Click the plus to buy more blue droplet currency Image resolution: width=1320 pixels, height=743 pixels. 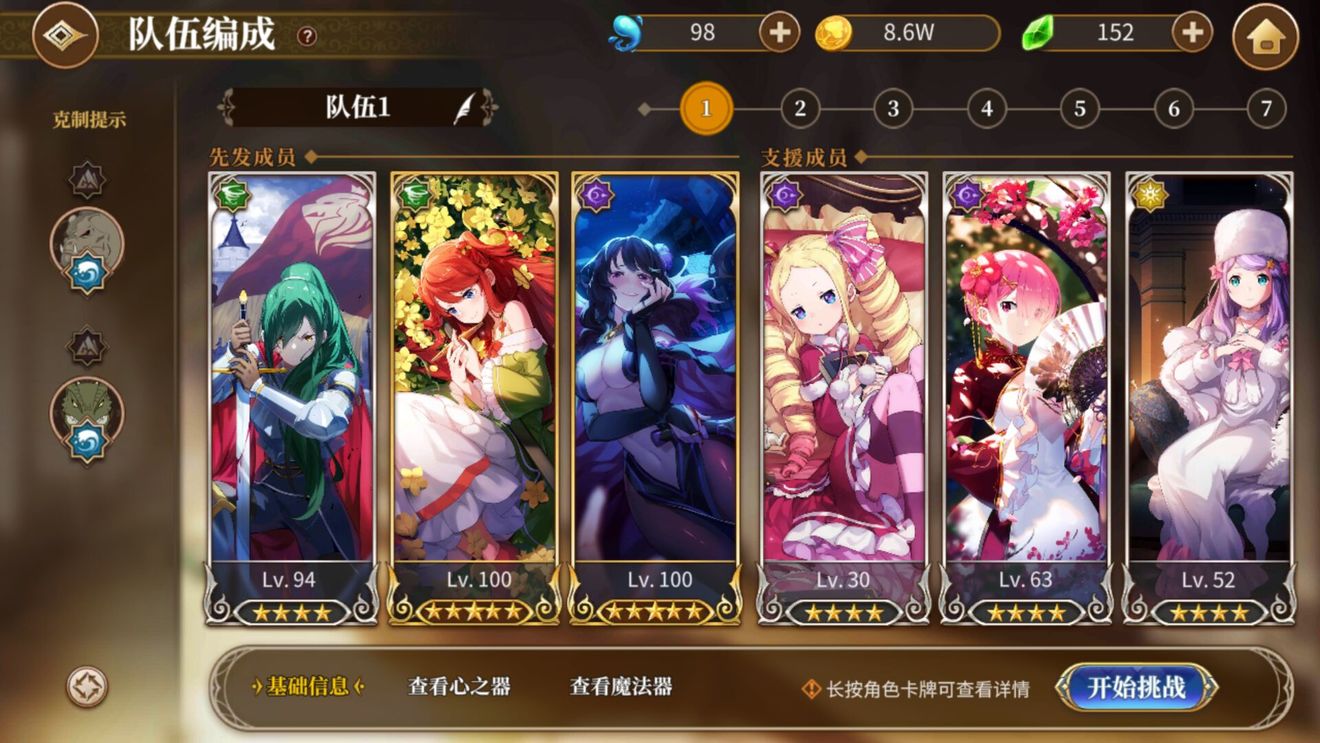(780, 33)
